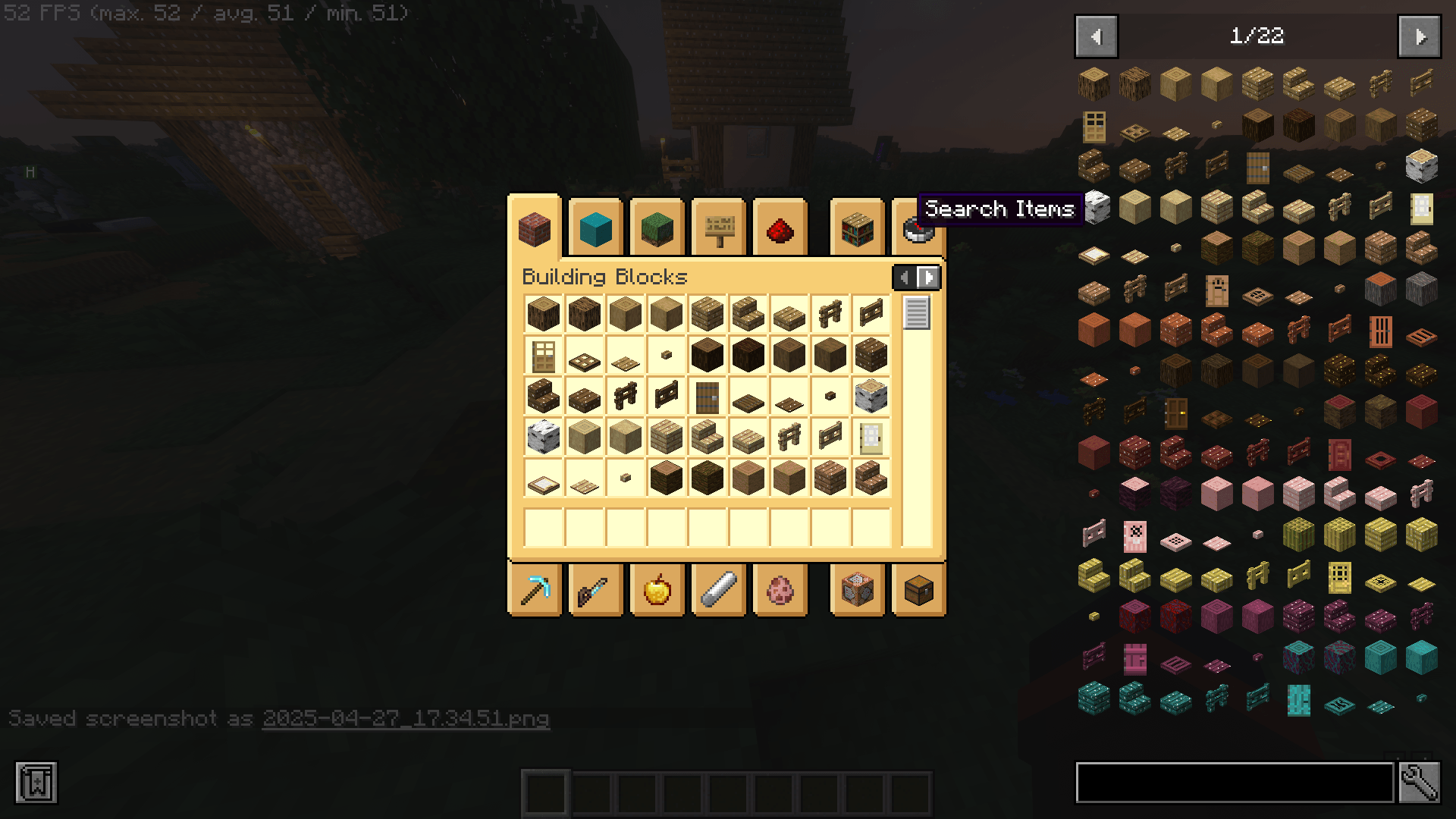Switch to the Building Blocks brick tab

[535, 227]
